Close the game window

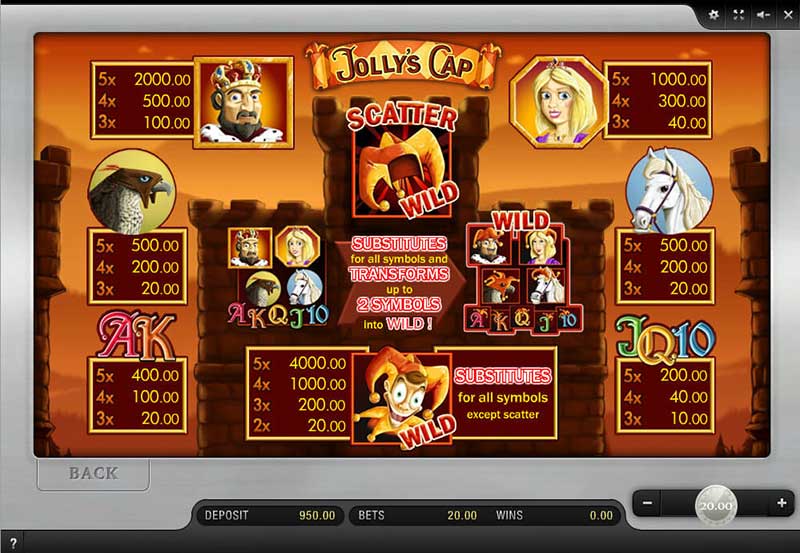click(x=787, y=15)
